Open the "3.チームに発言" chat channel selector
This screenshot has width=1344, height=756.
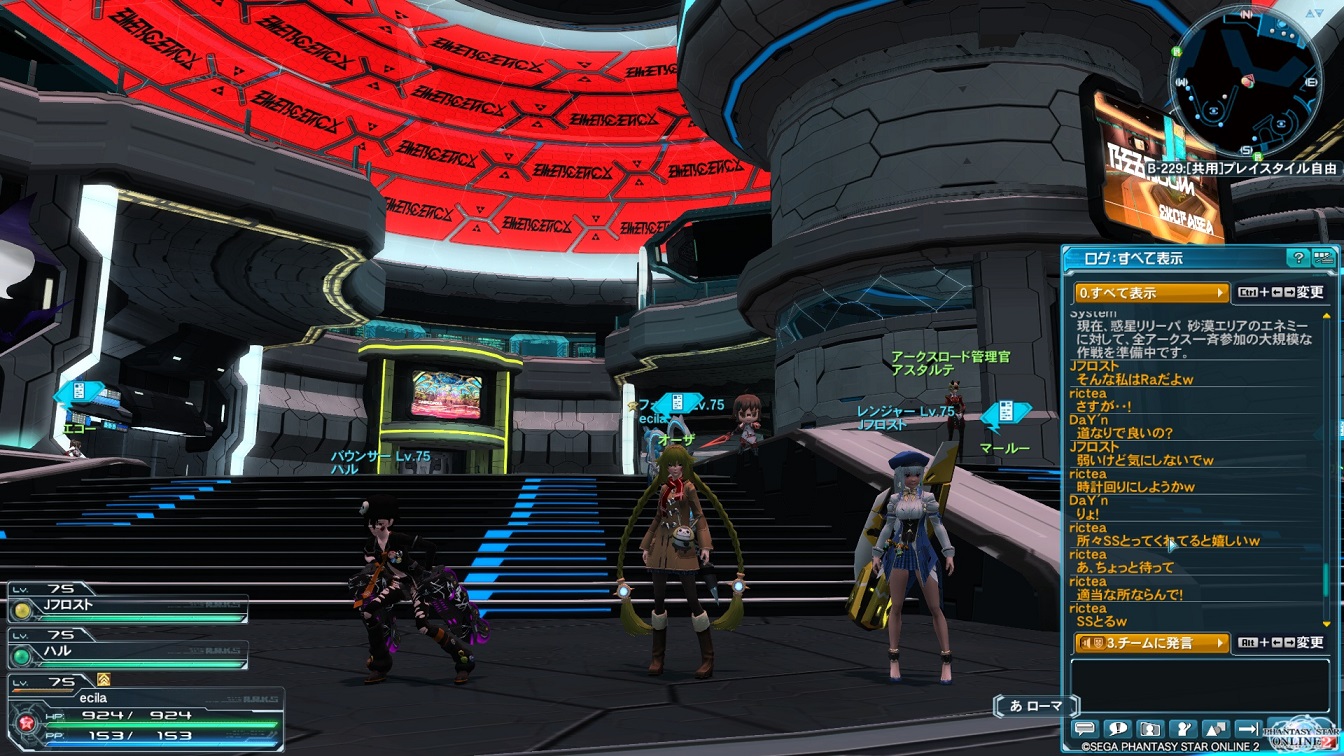pos(1151,643)
